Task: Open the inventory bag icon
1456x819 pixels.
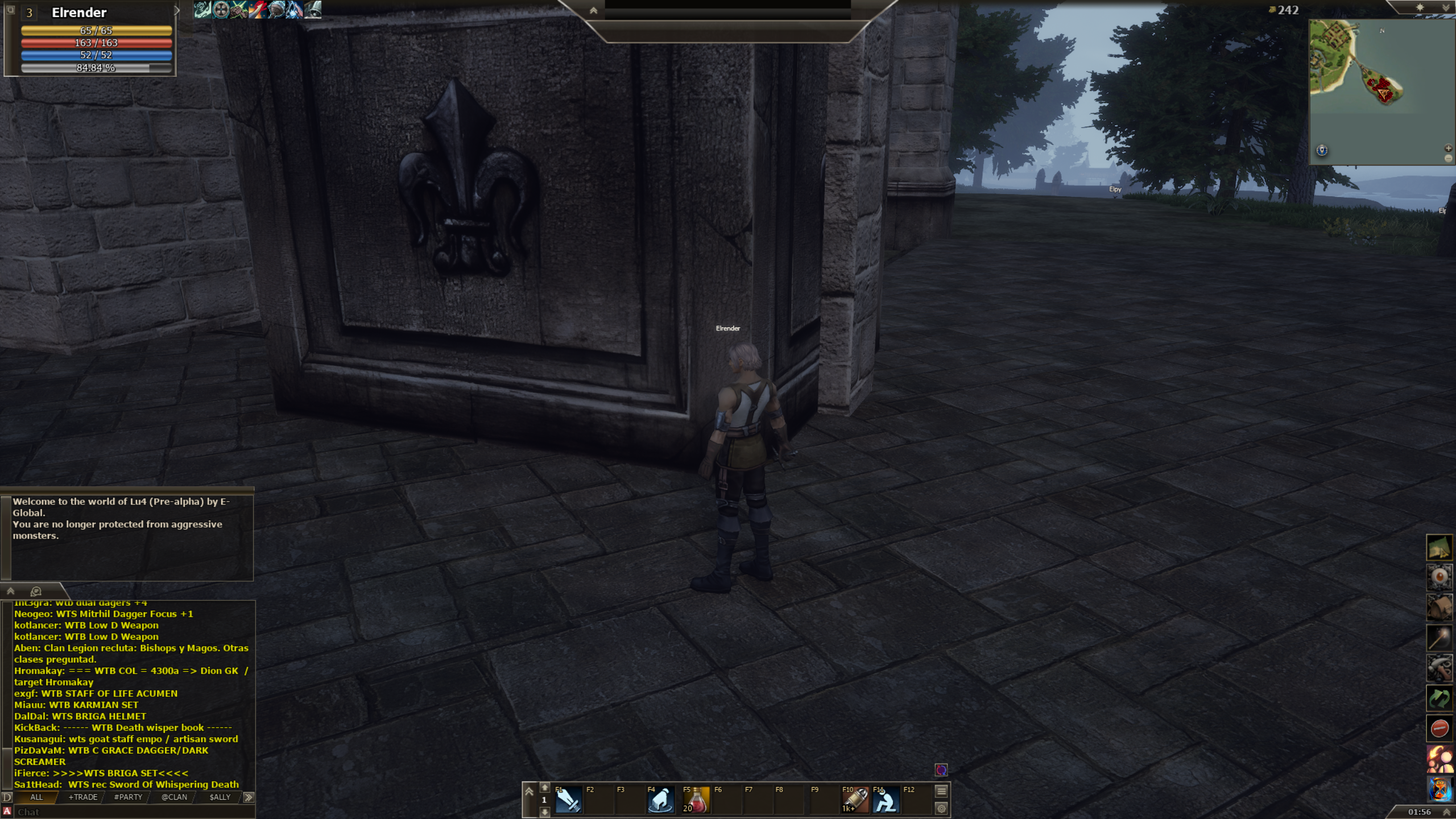Action: click(x=1439, y=607)
